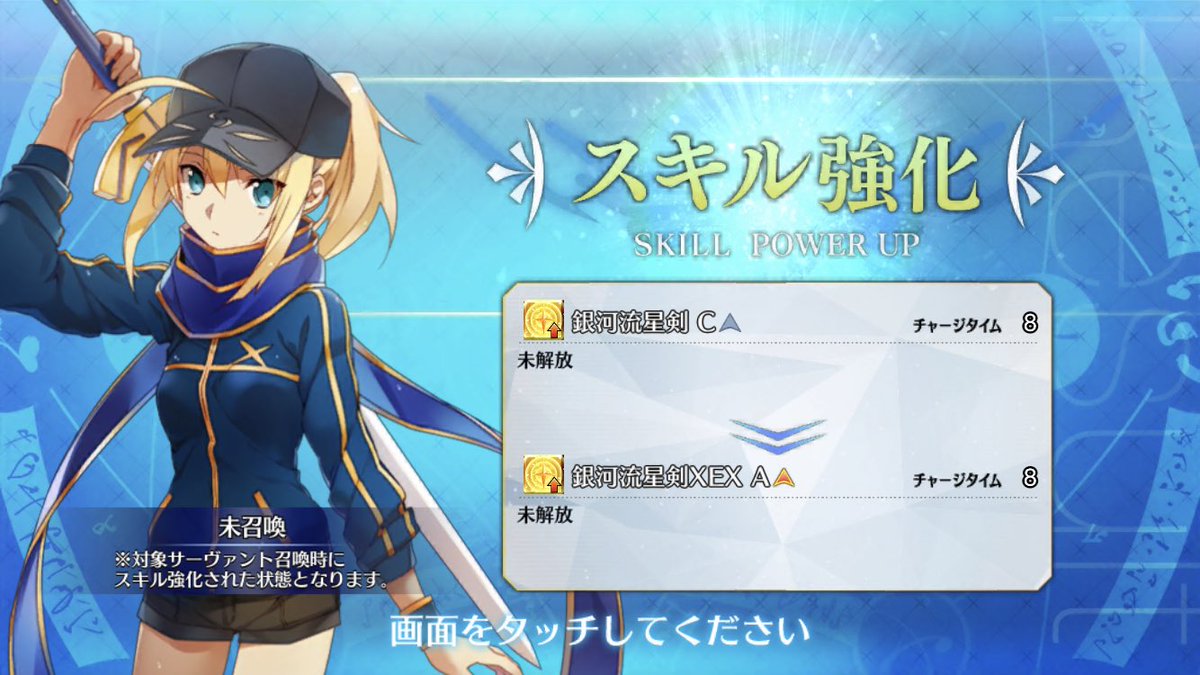This screenshot has width=1200, height=675.
Task: Select the 銀河流星剣XEX A skill icon
Action: 541,476
